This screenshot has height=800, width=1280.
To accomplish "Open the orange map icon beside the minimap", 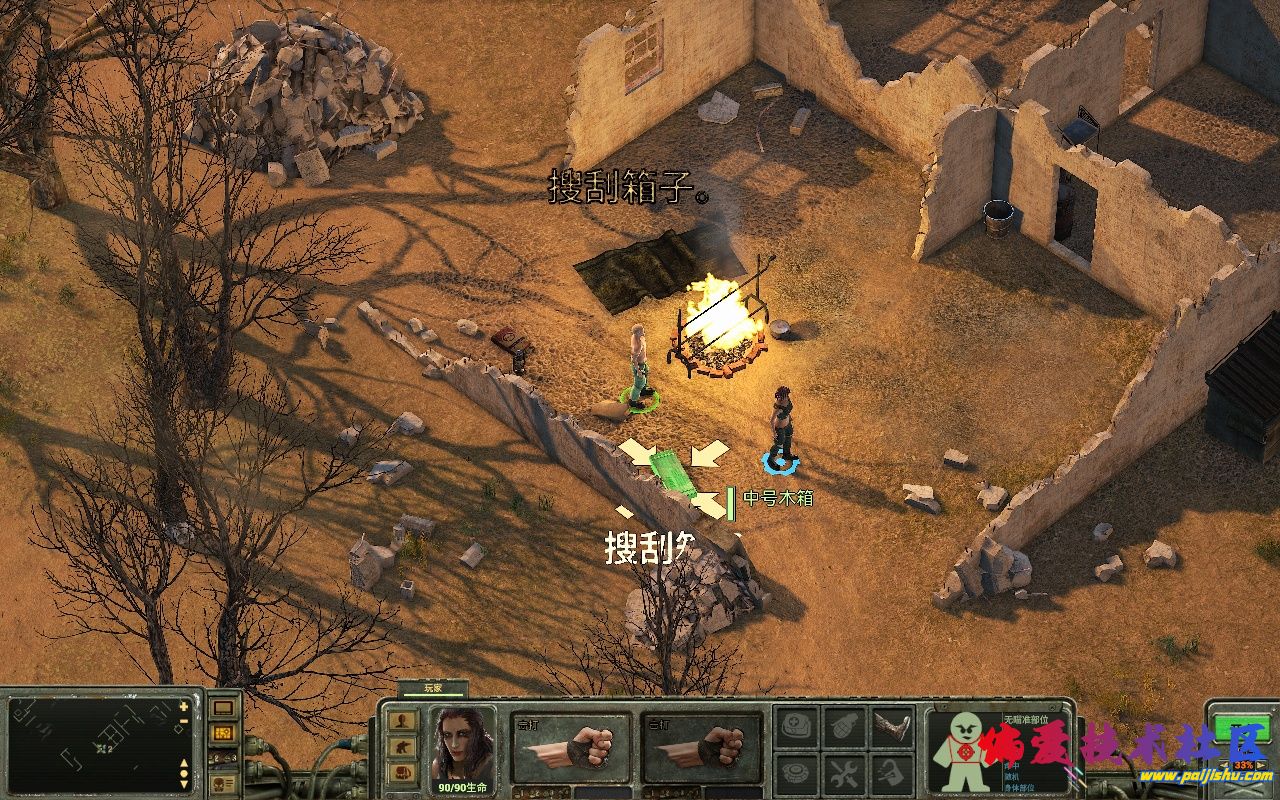I will [x=224, y=732].
